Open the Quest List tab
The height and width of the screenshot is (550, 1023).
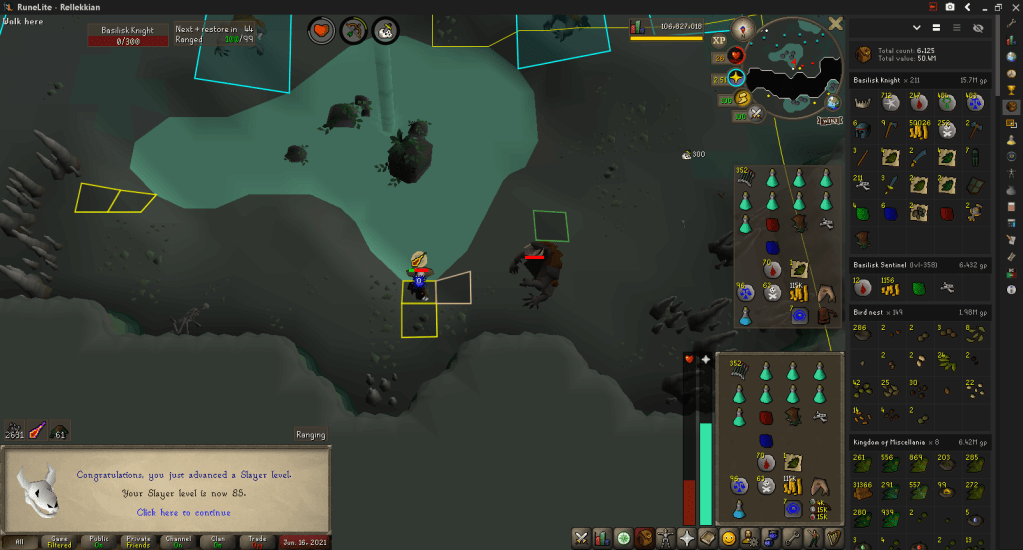(x=624, y=538)
